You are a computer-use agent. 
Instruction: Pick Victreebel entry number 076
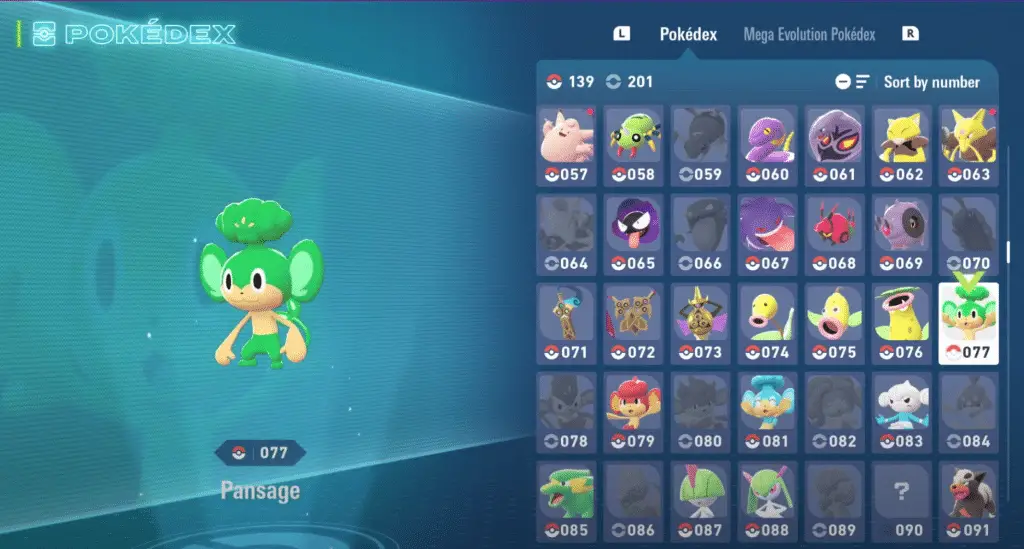click(901, 323)
